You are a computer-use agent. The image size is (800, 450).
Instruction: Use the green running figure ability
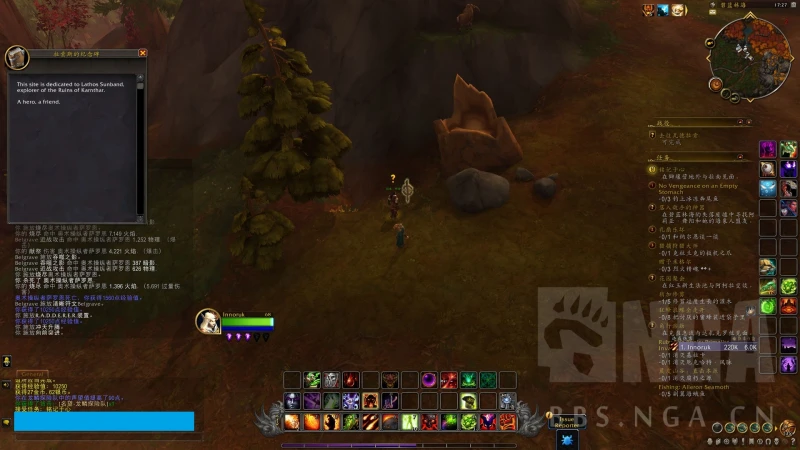point(409,422)
